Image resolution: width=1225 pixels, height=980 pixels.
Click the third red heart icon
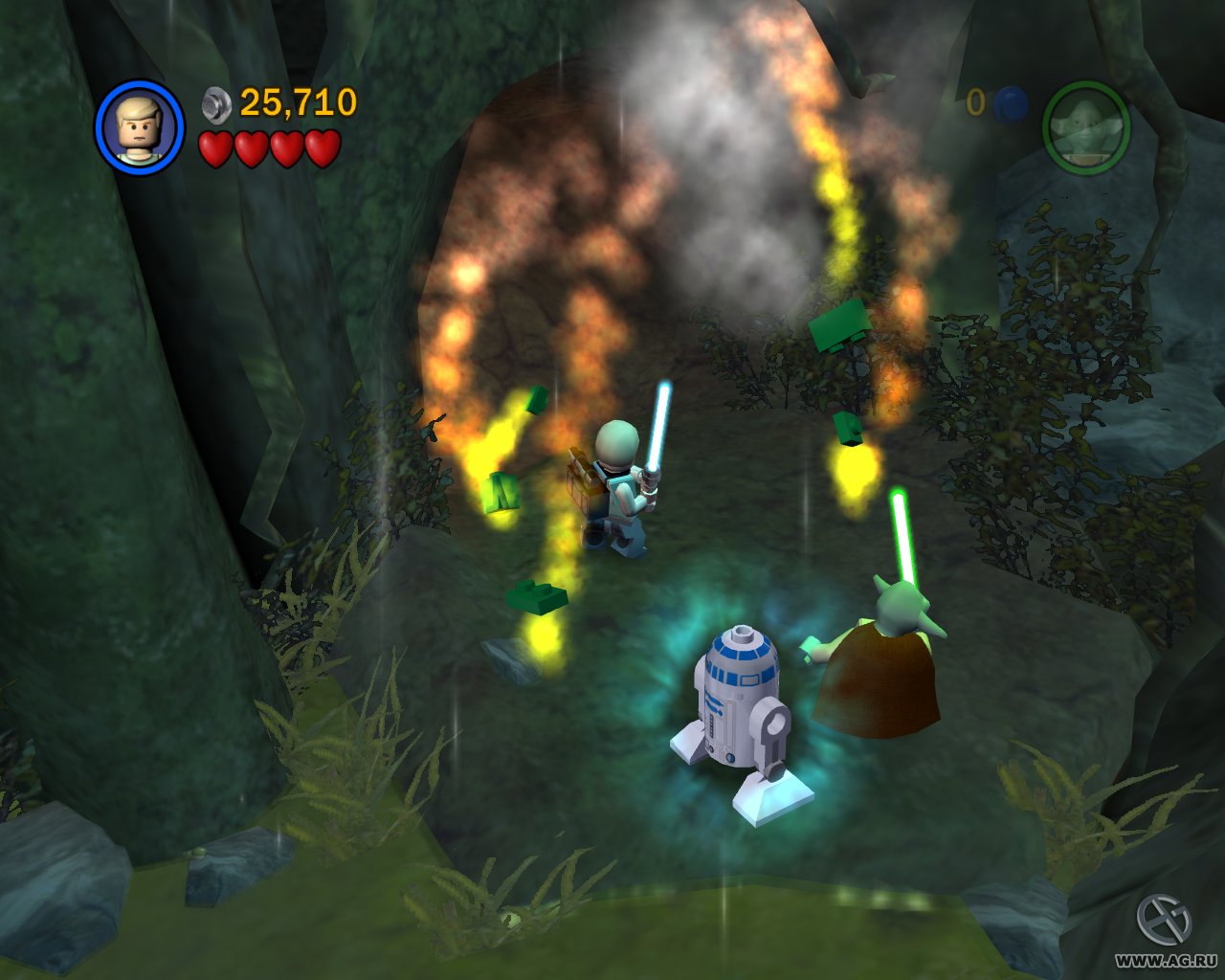tap(287, 149)
